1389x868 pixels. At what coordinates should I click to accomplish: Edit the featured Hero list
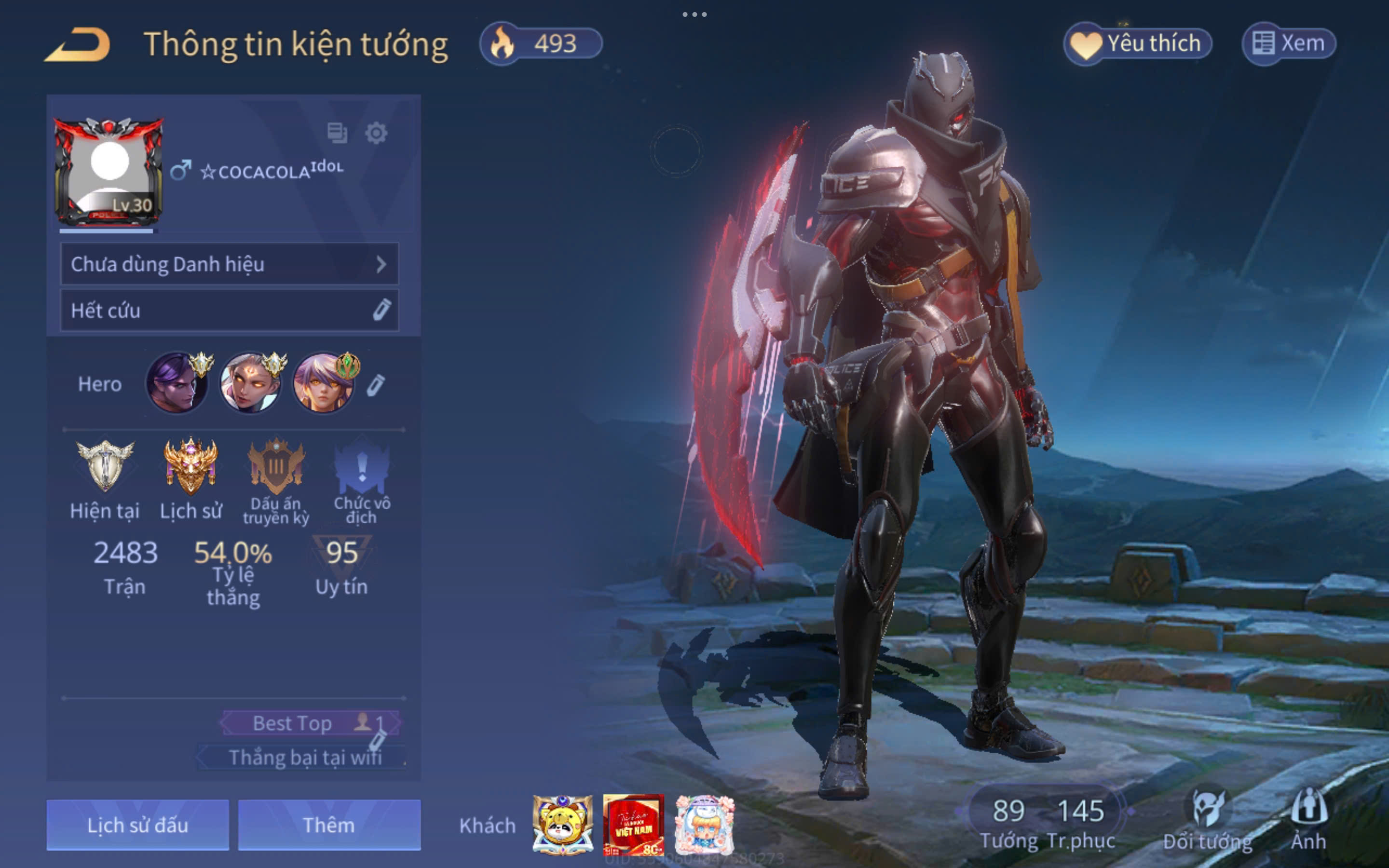[375, 385]
